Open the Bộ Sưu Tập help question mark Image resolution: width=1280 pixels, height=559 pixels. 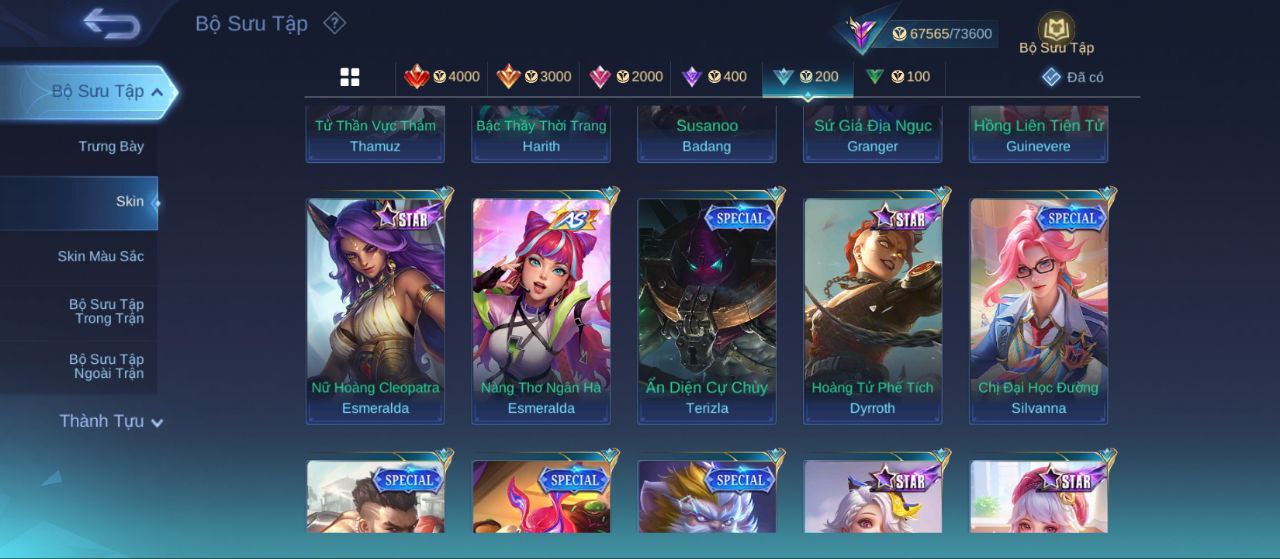[335, 23]
